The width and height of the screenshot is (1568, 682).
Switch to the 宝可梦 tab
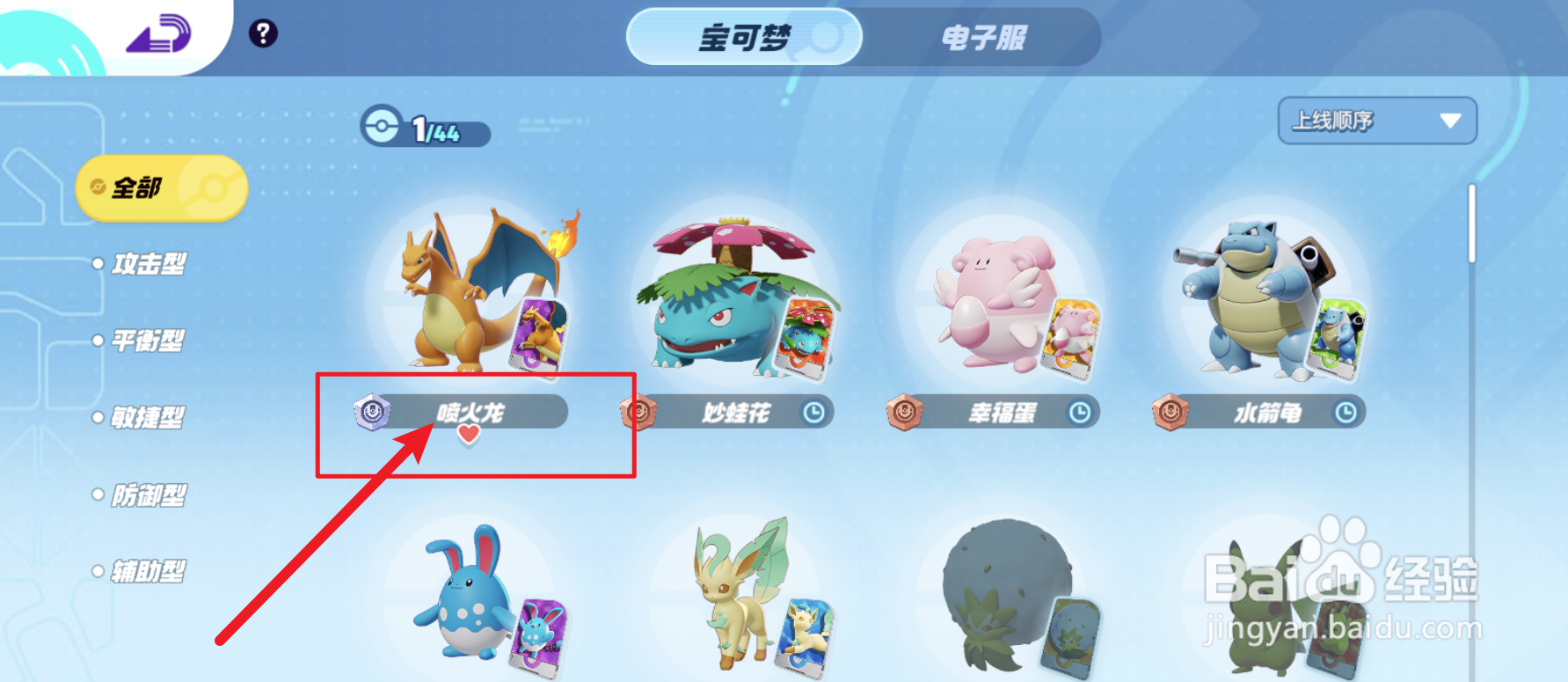(x=743, y=39)
